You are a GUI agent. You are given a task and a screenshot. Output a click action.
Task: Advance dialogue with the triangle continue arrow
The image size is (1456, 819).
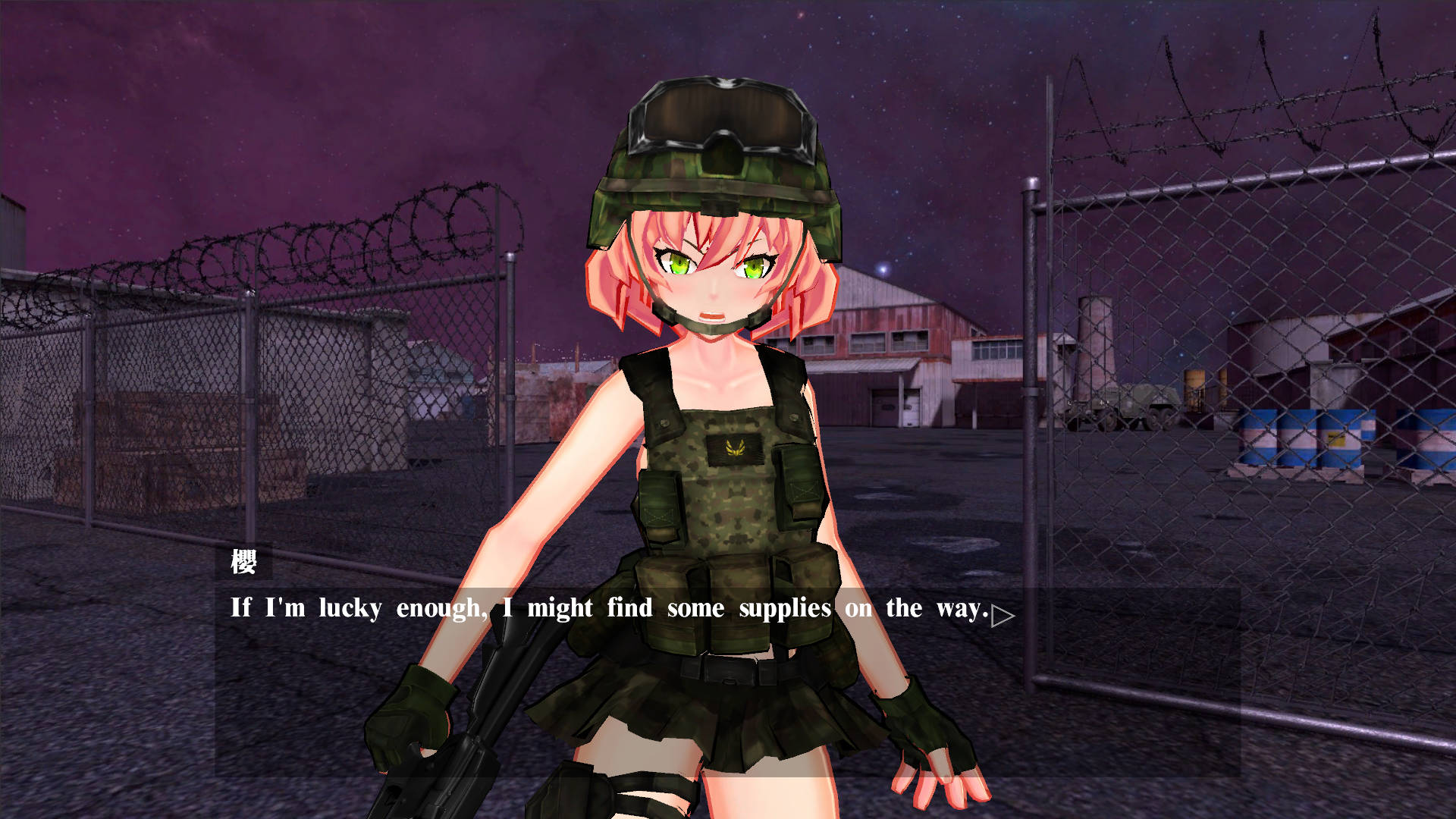[1001, 616]
